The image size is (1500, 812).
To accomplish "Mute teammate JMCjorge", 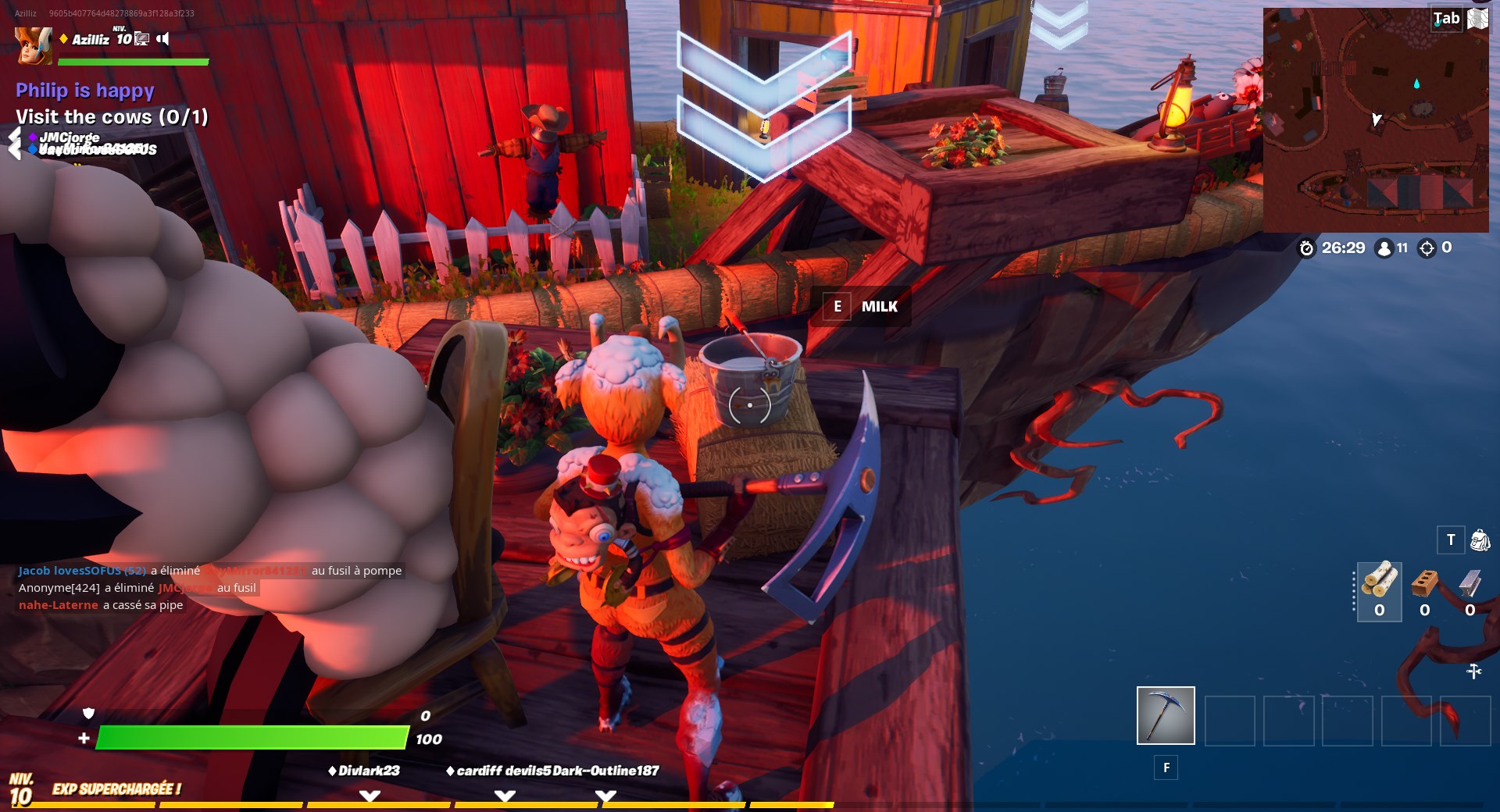I will (x=70, y=138).
